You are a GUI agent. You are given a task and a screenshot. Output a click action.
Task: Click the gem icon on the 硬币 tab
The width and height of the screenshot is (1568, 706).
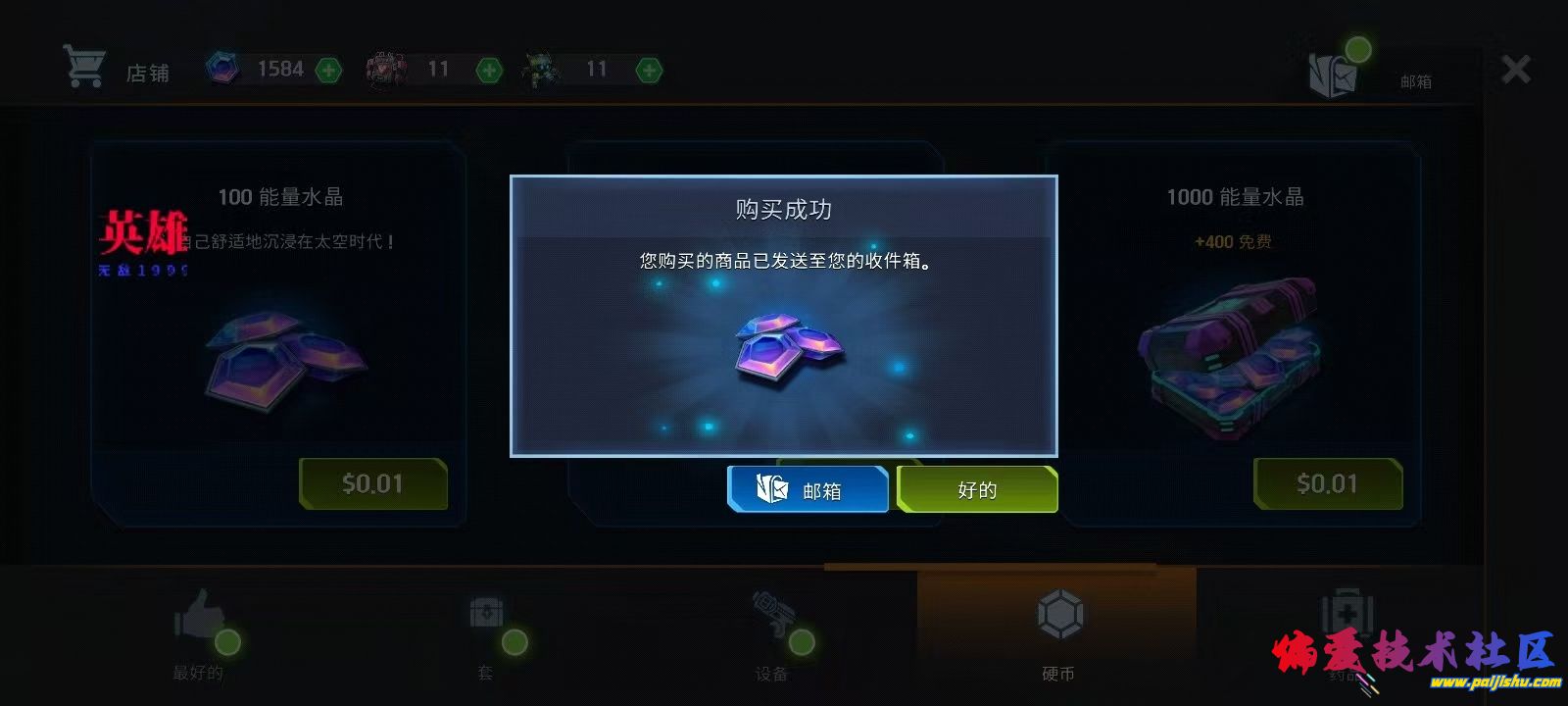coord(1061,613)
